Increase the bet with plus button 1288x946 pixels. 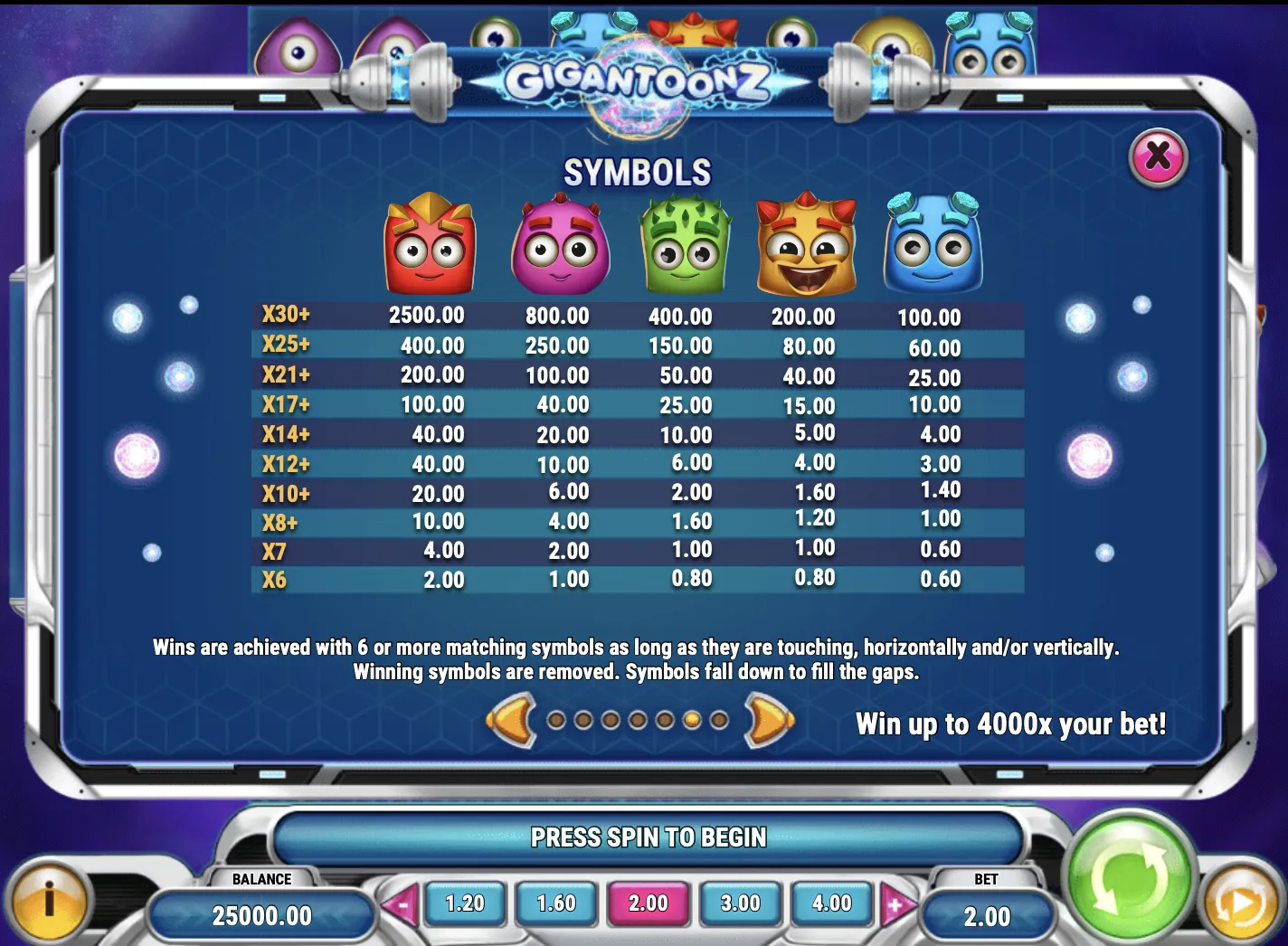896,903
